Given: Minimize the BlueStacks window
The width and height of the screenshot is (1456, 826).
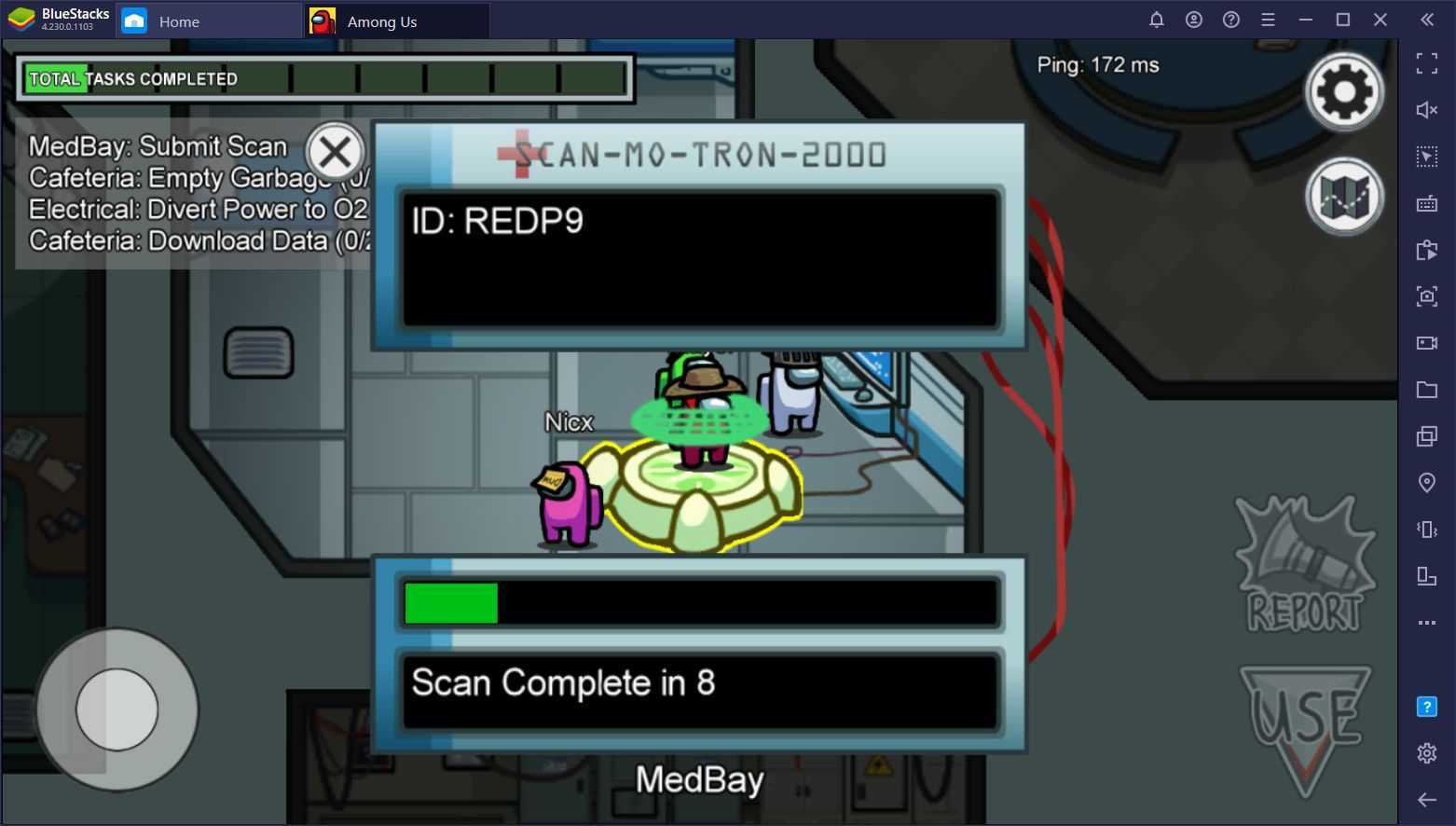Looking at the screenshot, I should tap(1305, 20).
